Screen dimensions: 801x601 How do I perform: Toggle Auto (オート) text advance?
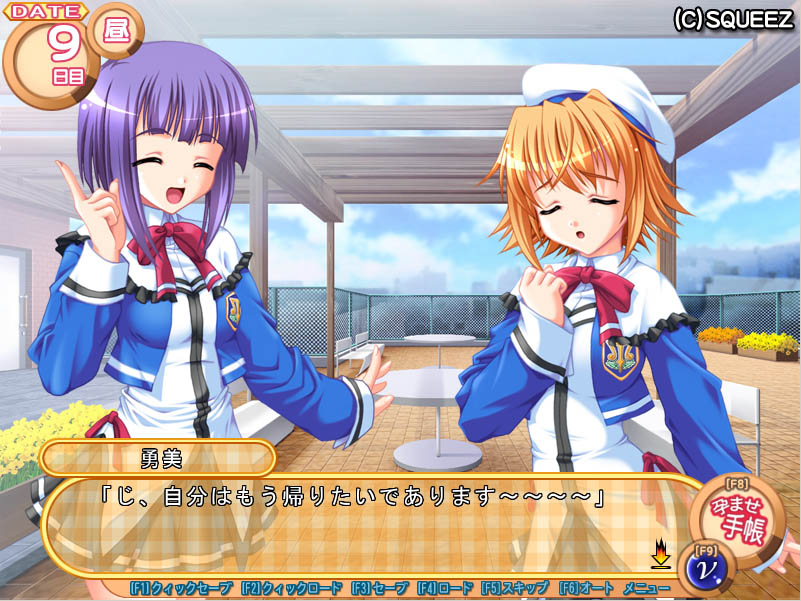tap(585, 589)
